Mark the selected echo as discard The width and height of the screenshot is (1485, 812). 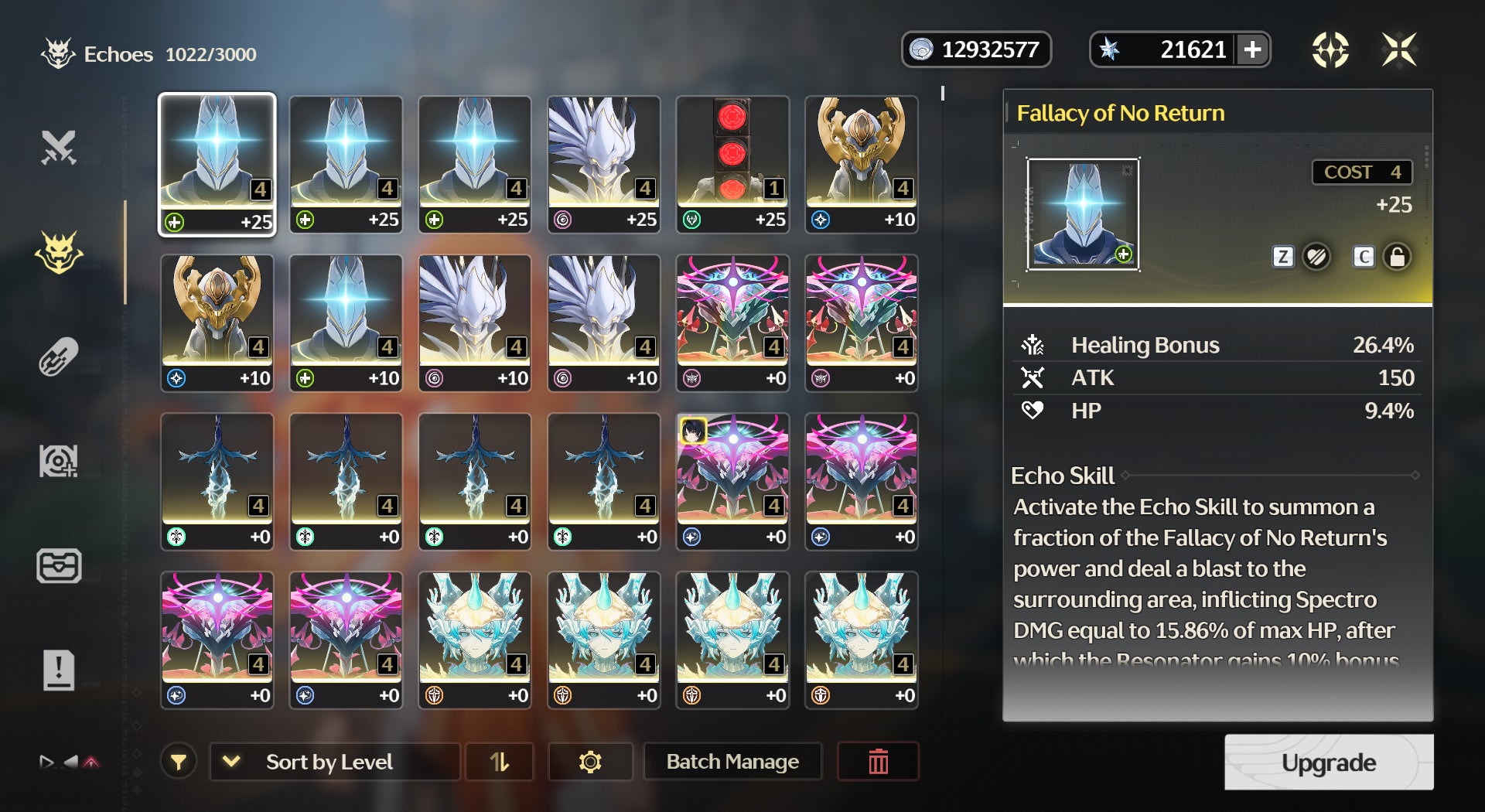point(1316,257)
